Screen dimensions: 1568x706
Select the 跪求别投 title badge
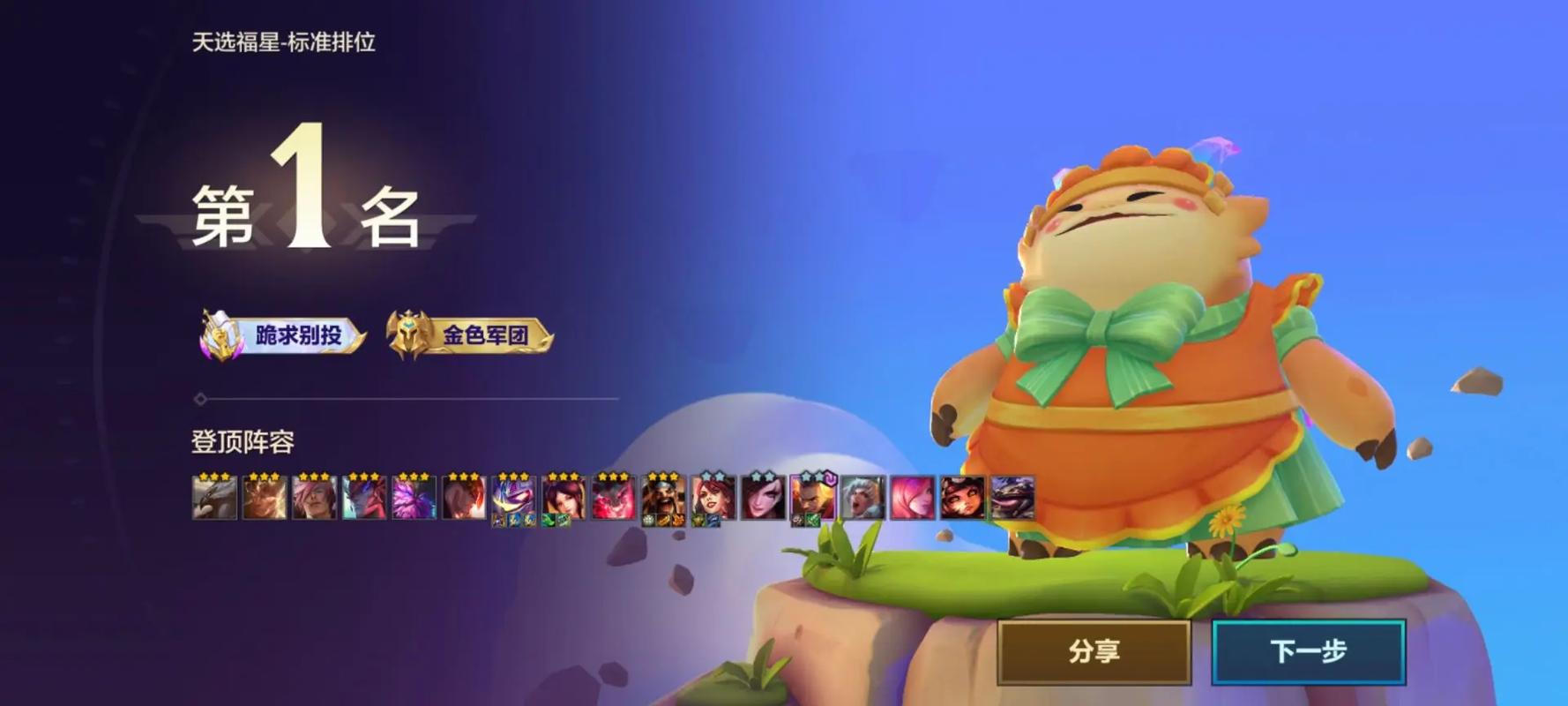[283, 335]
